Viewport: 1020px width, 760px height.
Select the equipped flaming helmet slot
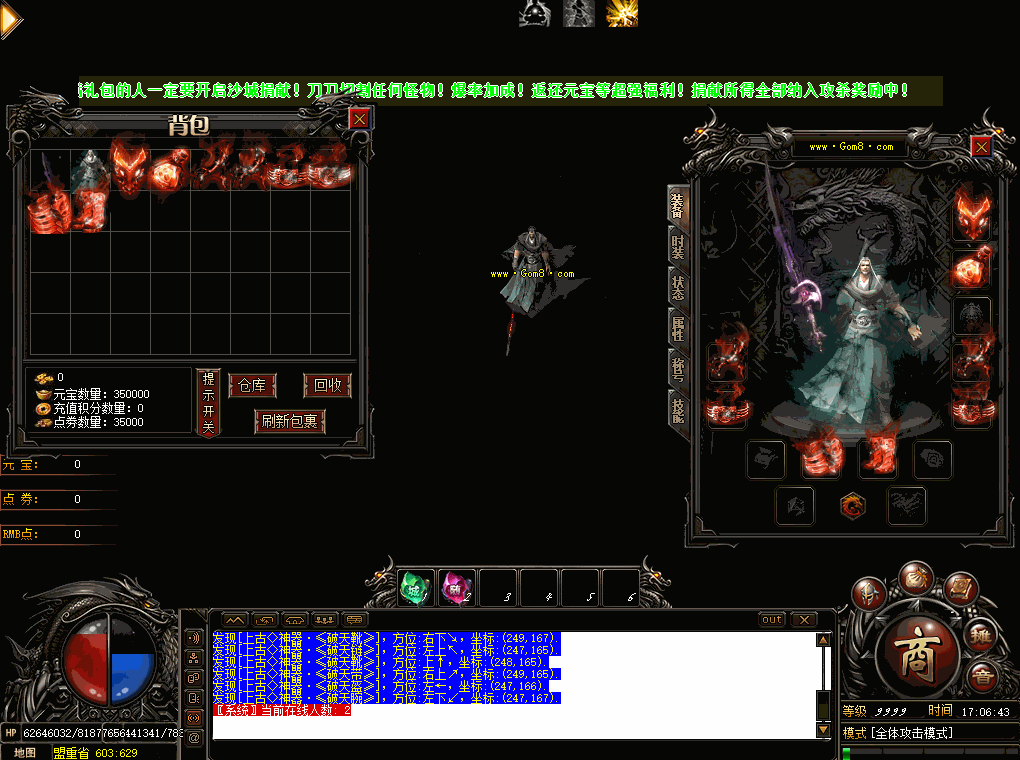coord(973,212)
